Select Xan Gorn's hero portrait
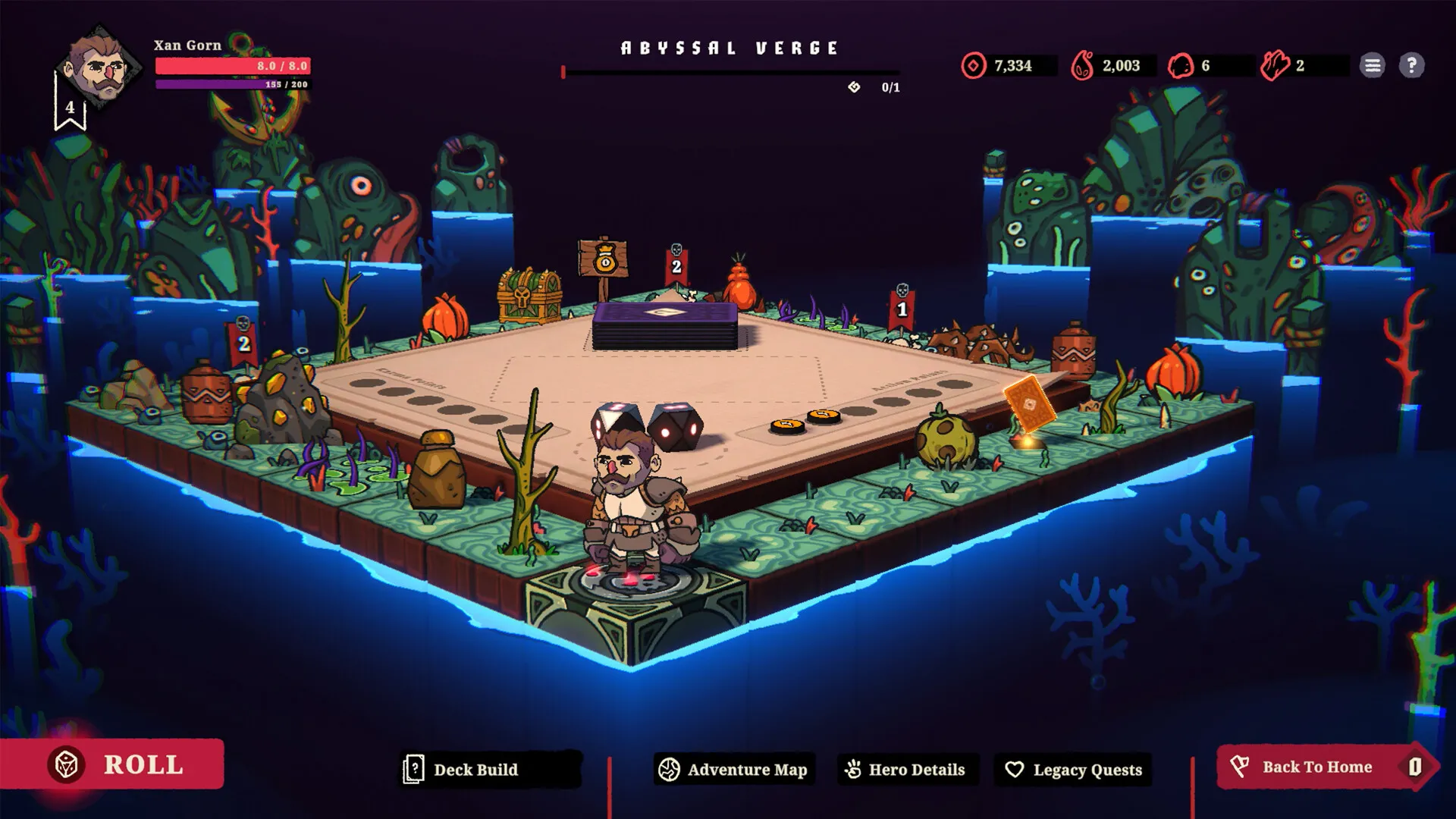Screen dimensions: 1456x819 tap(97, 68)
